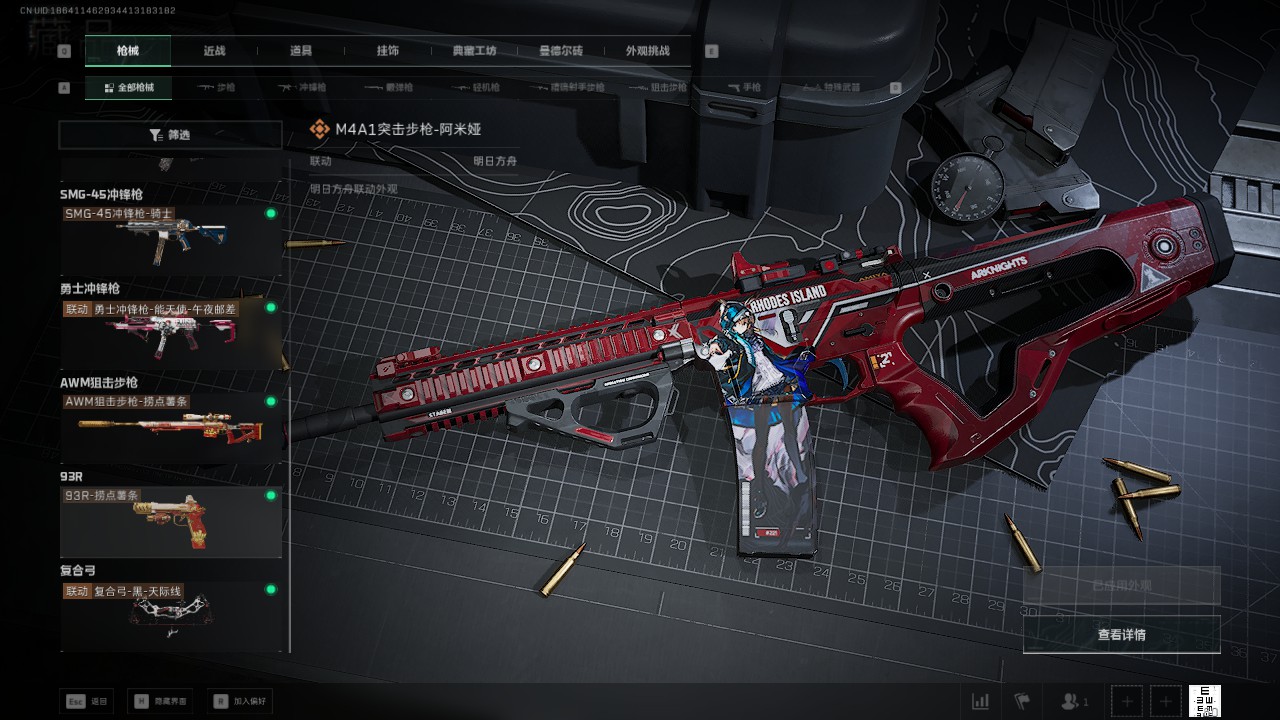Open the 筛选 filter button
The width and height of the screenshot is (1280, 720).
point(170,135)
